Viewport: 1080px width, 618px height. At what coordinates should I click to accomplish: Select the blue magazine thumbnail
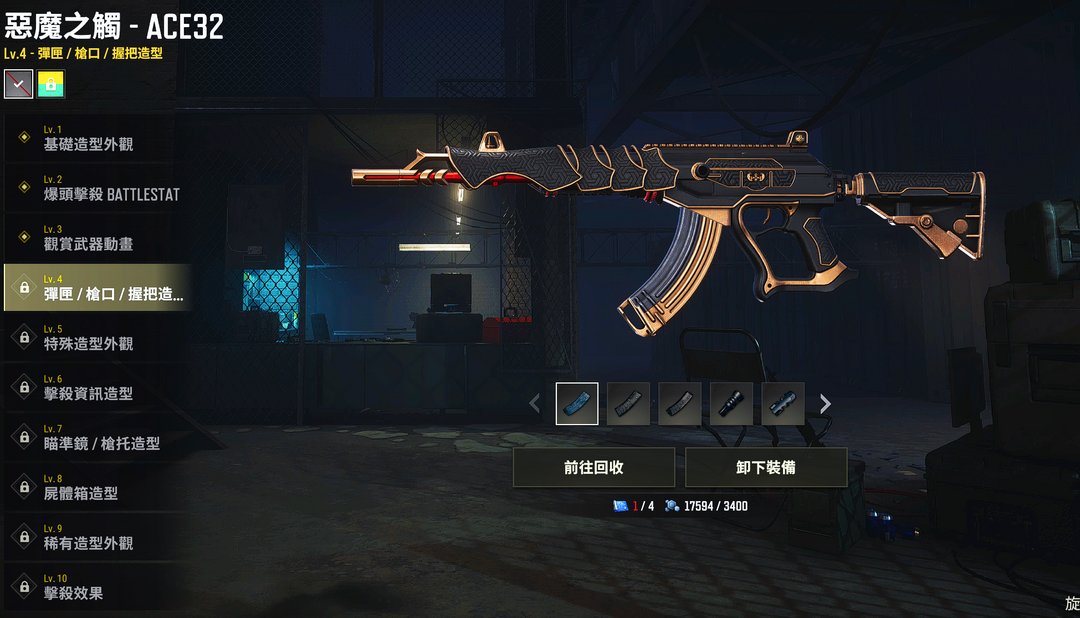click(x=577, y=404)
